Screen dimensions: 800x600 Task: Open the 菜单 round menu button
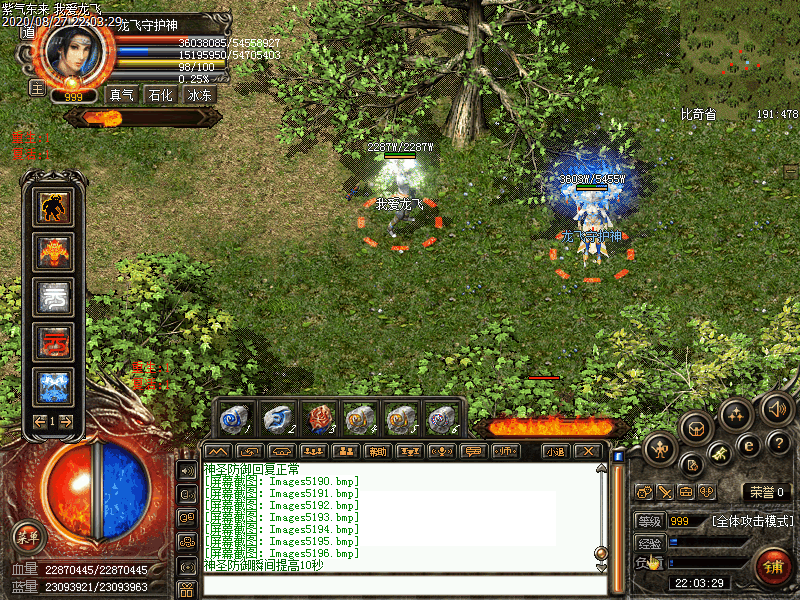click(x=28, y=536)
